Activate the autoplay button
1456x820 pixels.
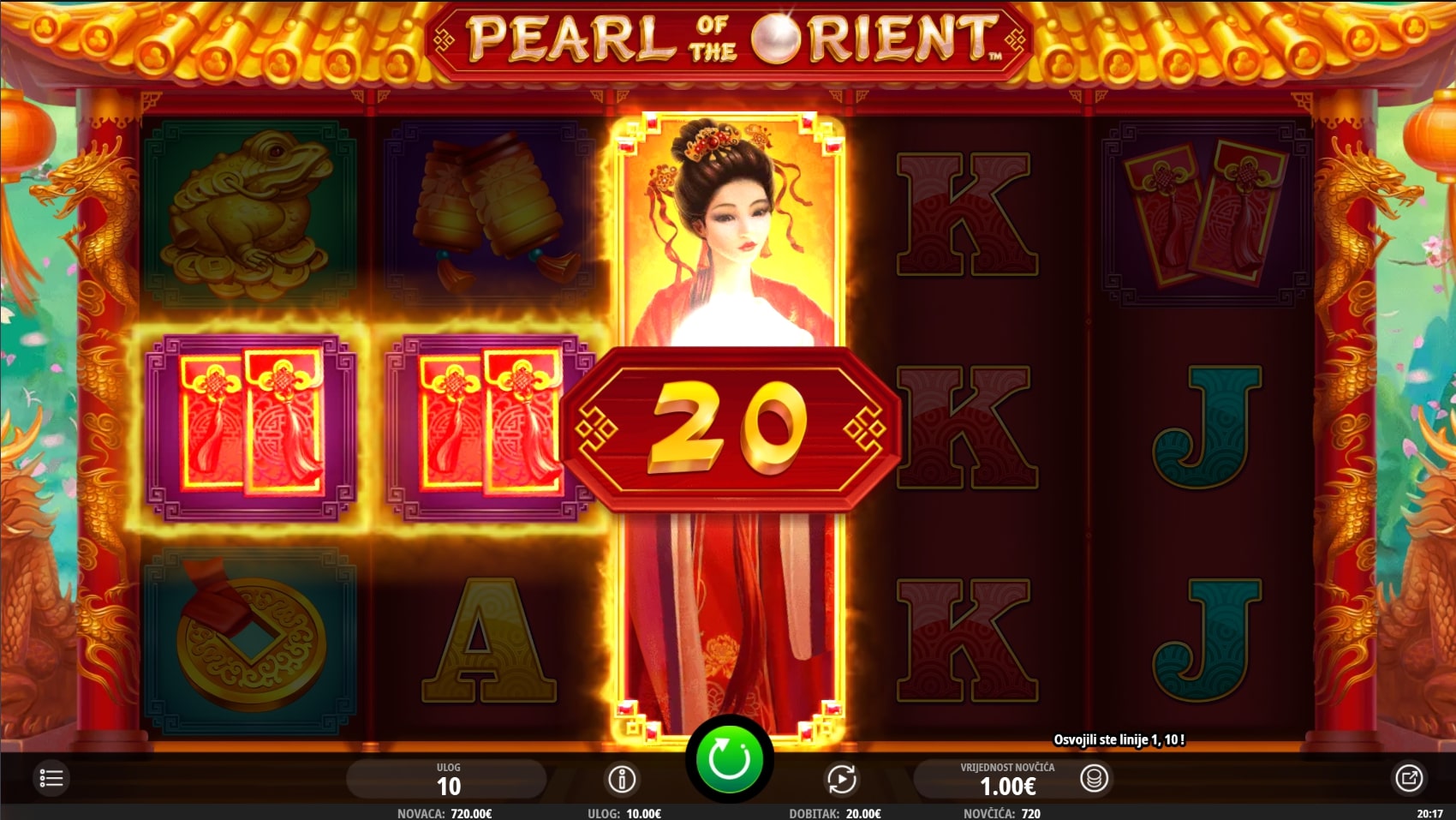pyautogui.click(x=841, y=779)
